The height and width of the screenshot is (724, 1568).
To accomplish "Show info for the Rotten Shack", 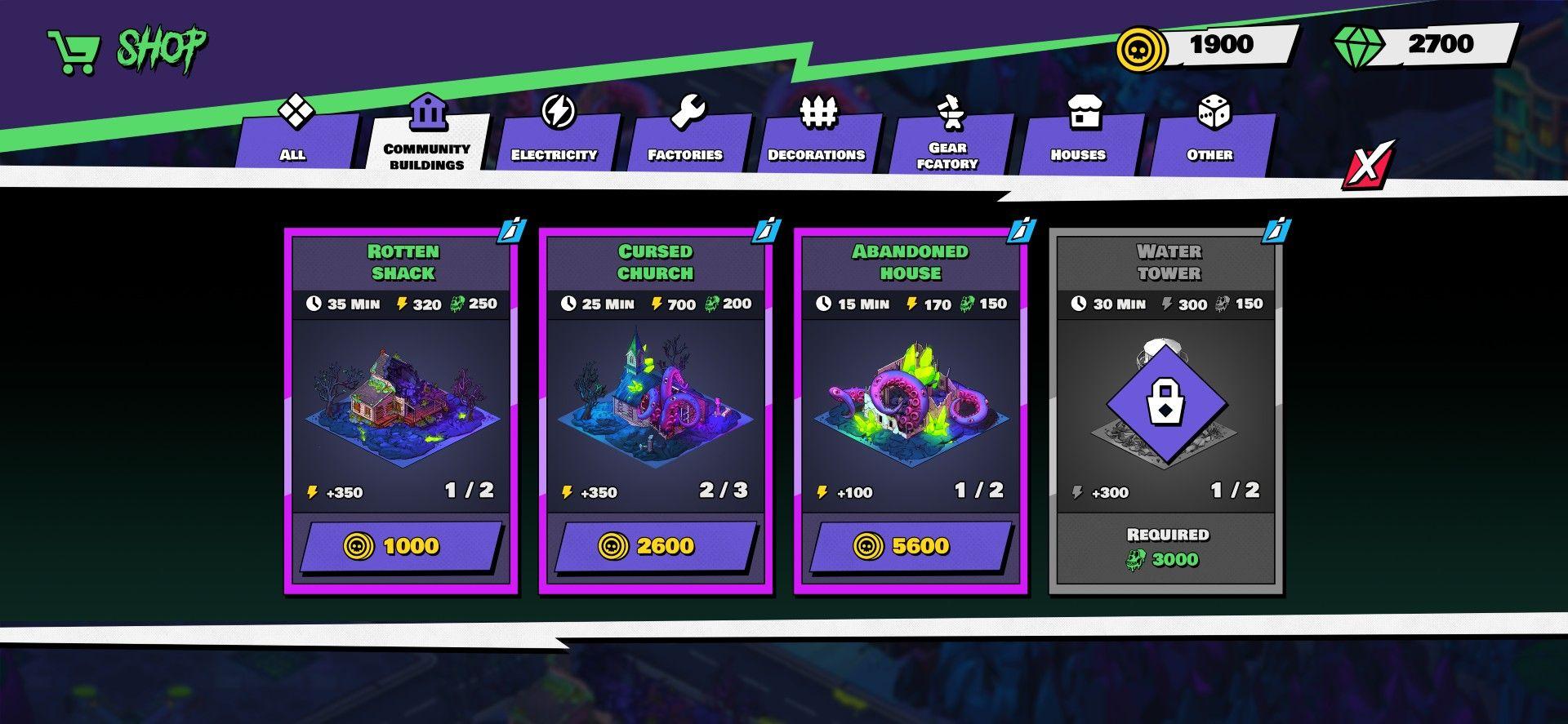I will point(513,232).
